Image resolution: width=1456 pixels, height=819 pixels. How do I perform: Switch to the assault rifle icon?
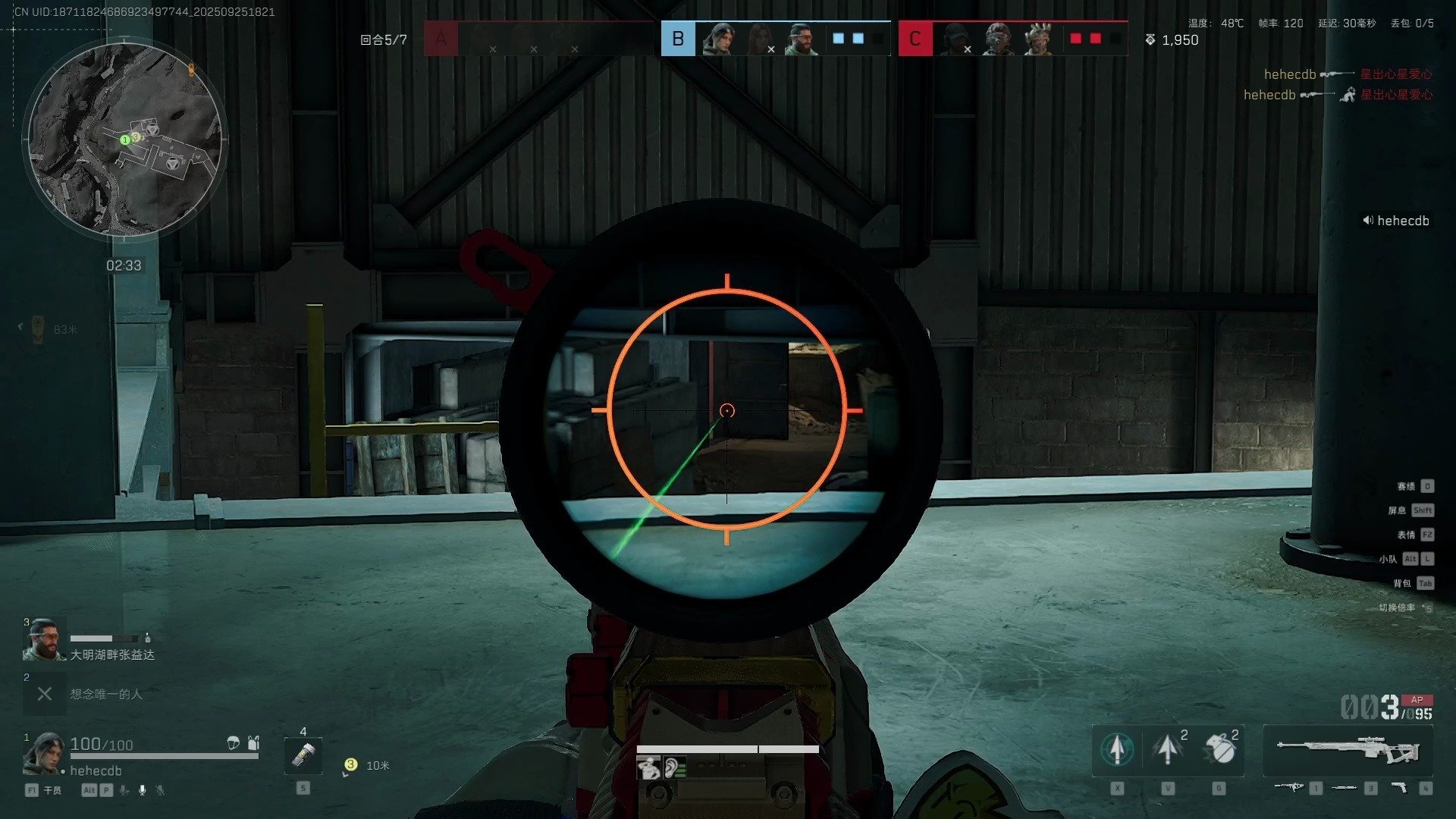click(x=1288, y=788)
